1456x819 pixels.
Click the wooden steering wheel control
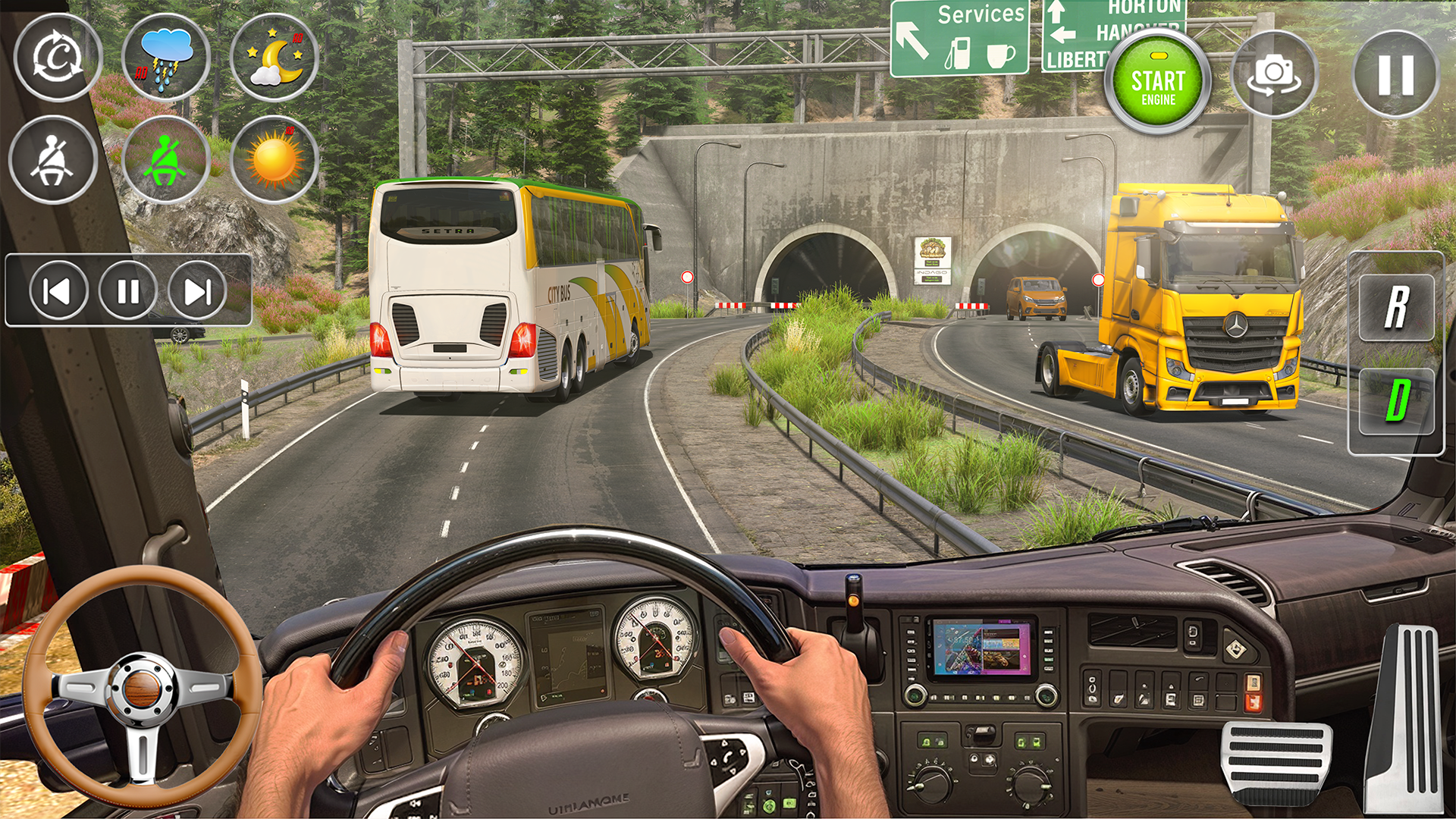(142, 688)
